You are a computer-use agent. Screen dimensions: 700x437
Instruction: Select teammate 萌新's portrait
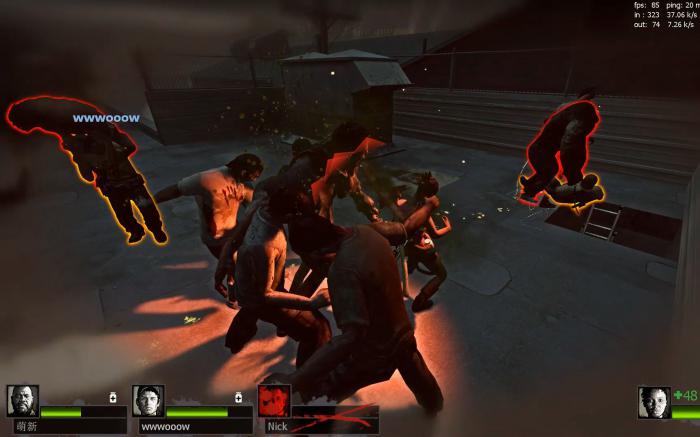tap(23, 401)
